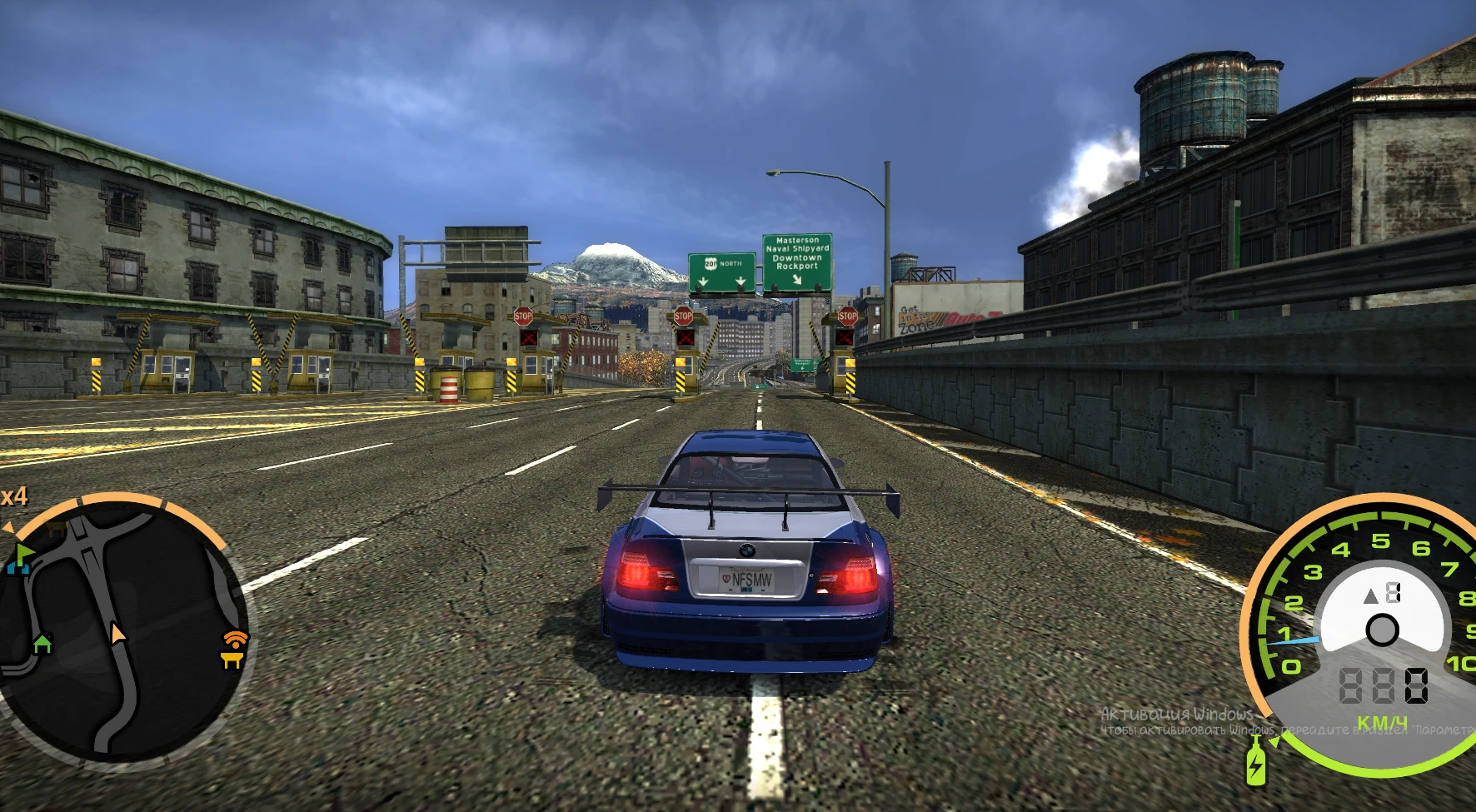Click the stop sign at the center toll gate
This screenshot has width=1476, height=812.
click(x=683, y=316)
